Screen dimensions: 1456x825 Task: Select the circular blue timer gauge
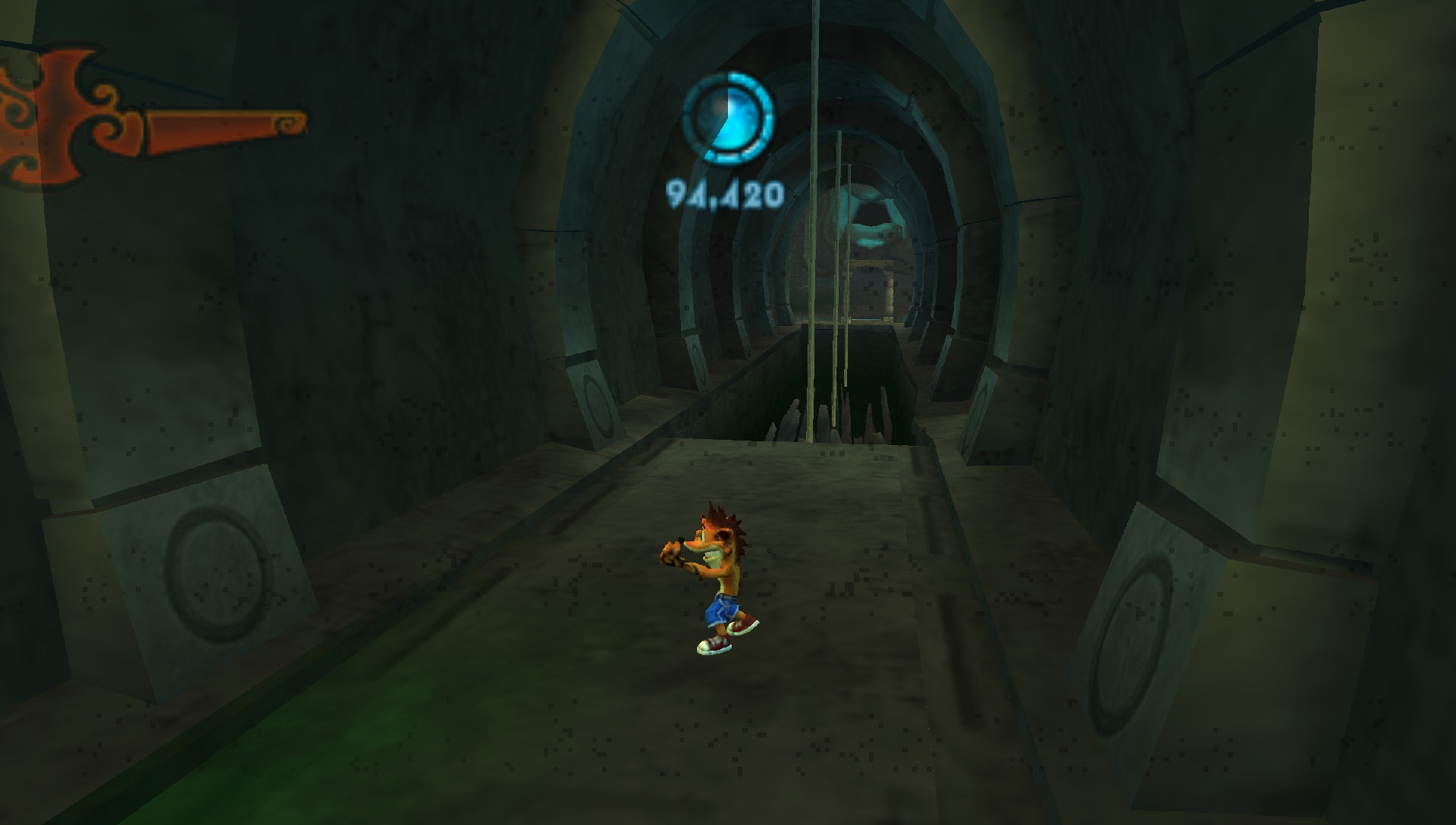pyautogui.click(x=726, y=118)
